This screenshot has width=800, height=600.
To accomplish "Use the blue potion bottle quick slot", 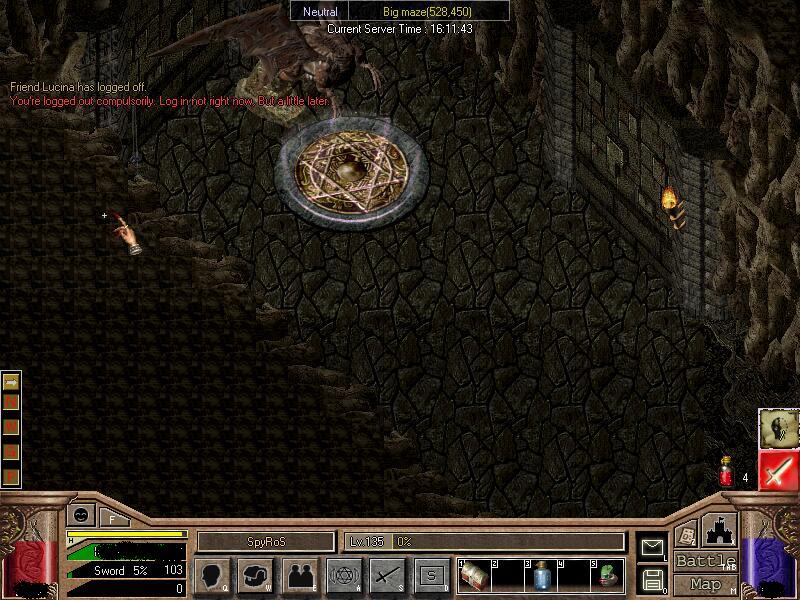I will (541, 576).
